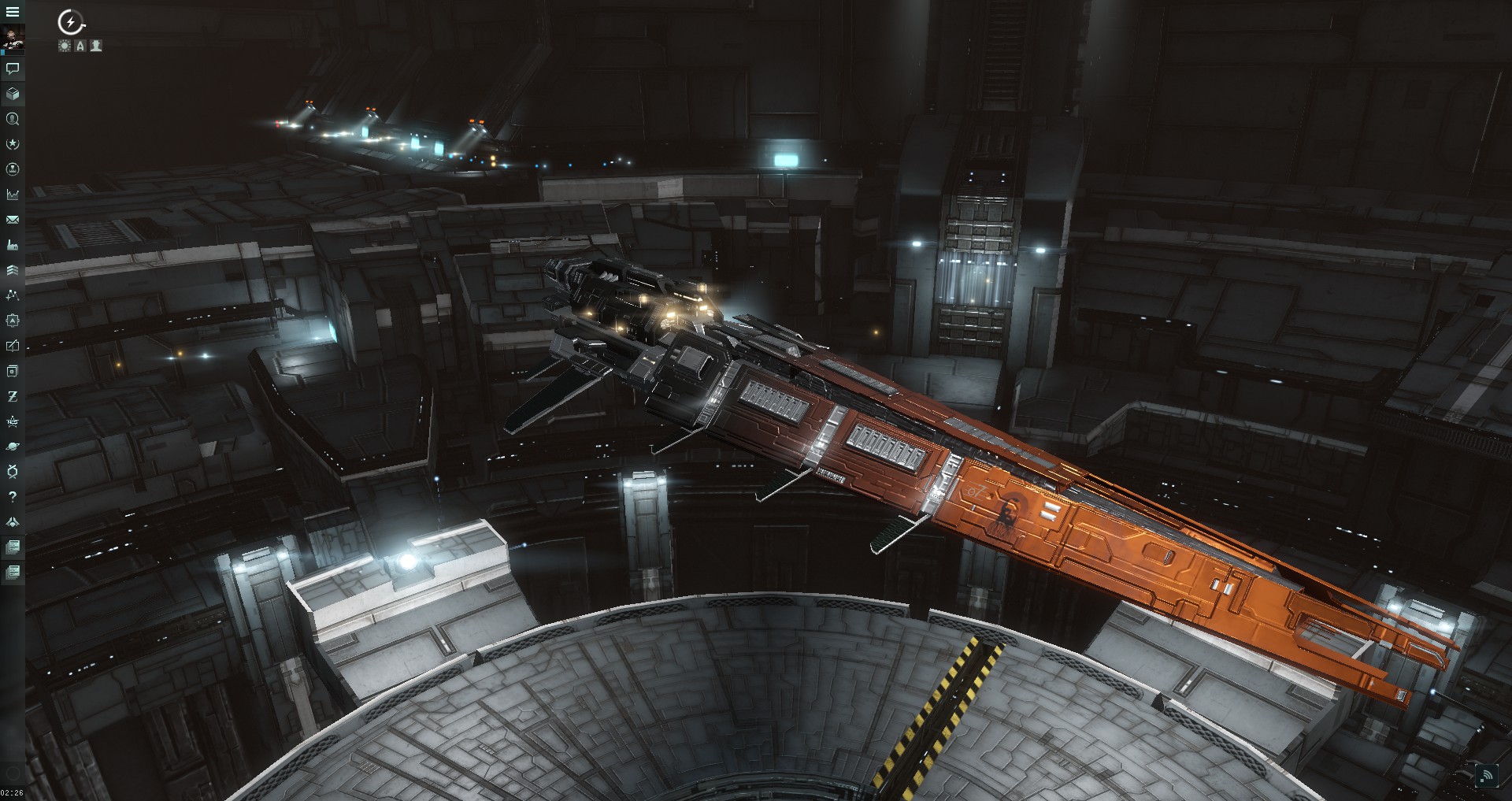
Task: Check your EVE Mail
Action: coord(12,219)
